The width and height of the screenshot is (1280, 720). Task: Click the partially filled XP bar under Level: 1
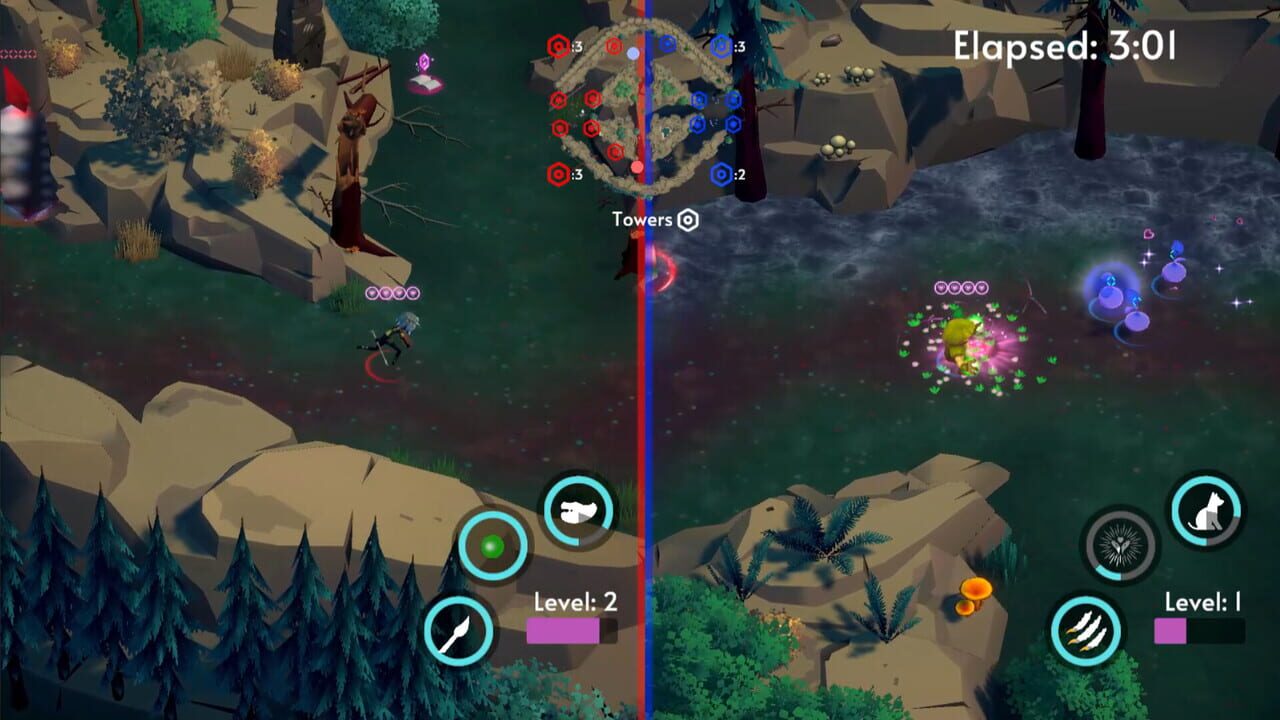pos(1202,632)
